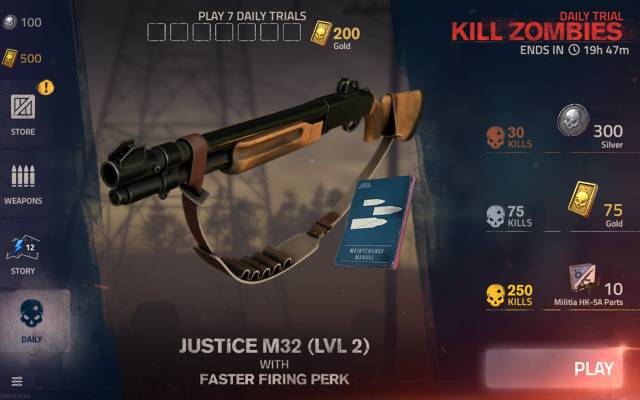Image resolution: width=640 pixels, height=400 pixels.
Task: Tap the silver currency counter
Action: click(22, 22)
